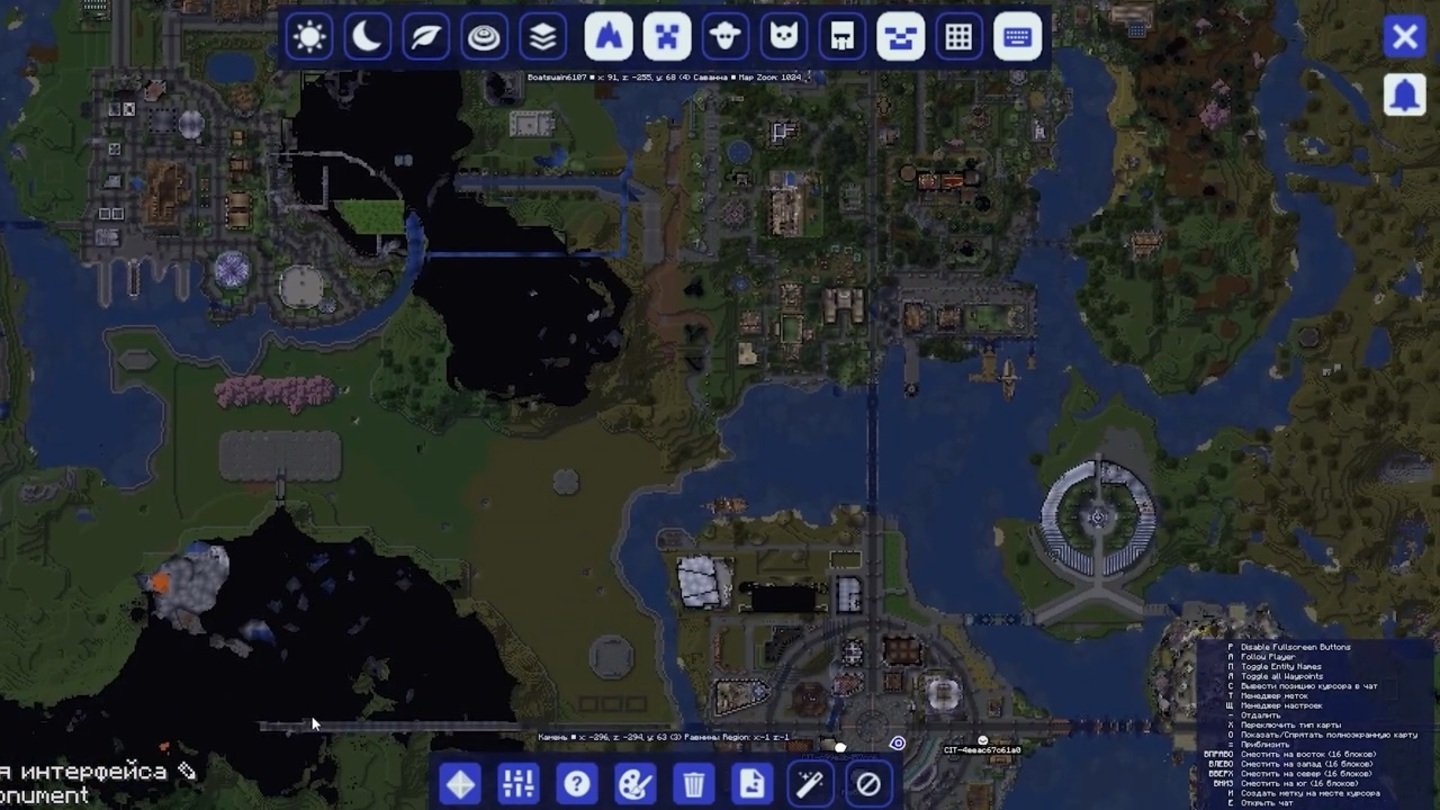Open the map theme palette editor

pos(635,785)
